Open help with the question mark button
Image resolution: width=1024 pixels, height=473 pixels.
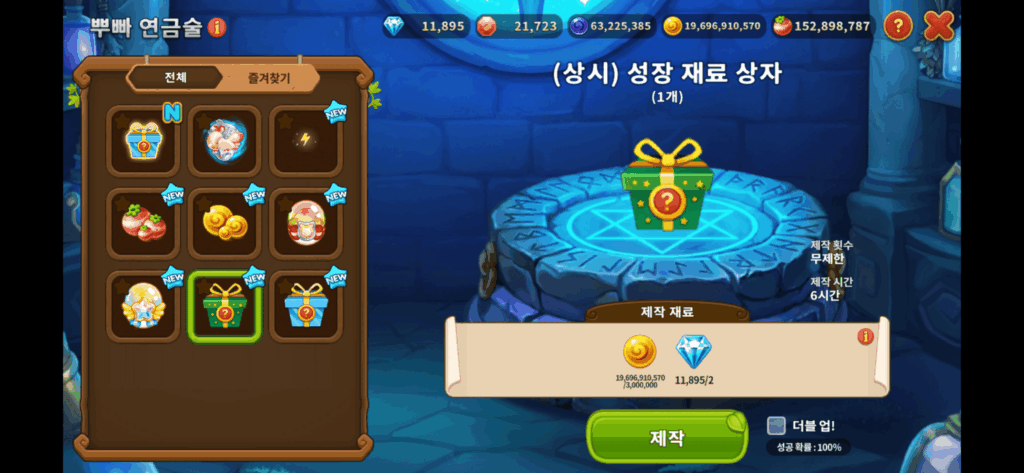coord(898,26)
